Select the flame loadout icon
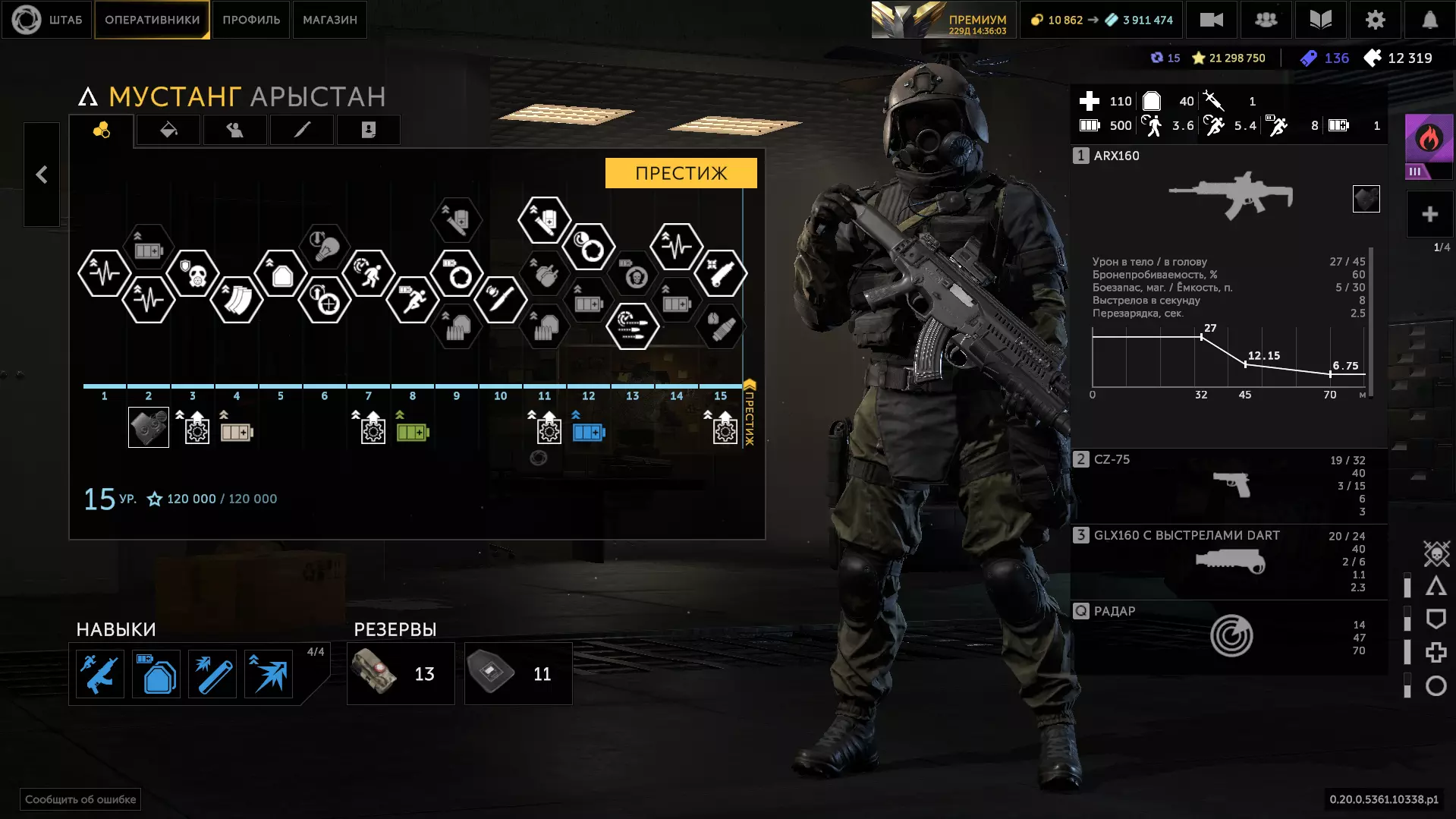The image size is (1456, 819). pos(1429,140)
